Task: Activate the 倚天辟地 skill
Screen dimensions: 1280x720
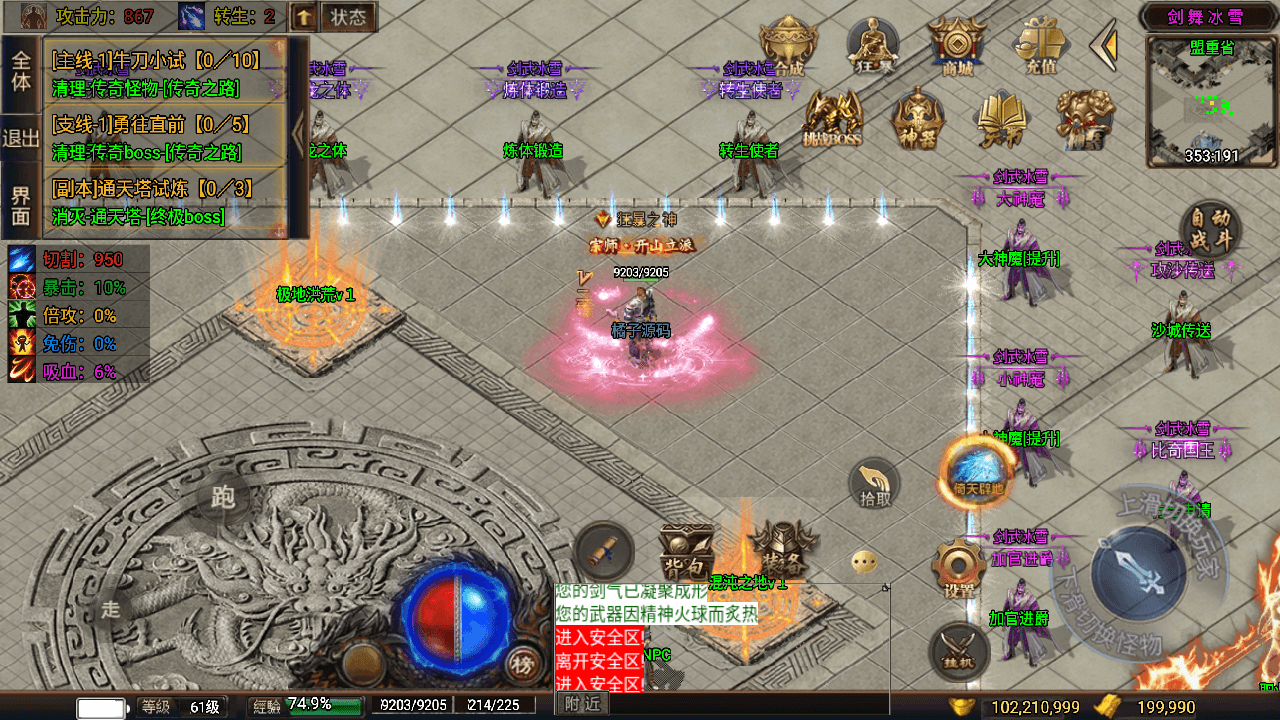Action: [x=977, y=473]
